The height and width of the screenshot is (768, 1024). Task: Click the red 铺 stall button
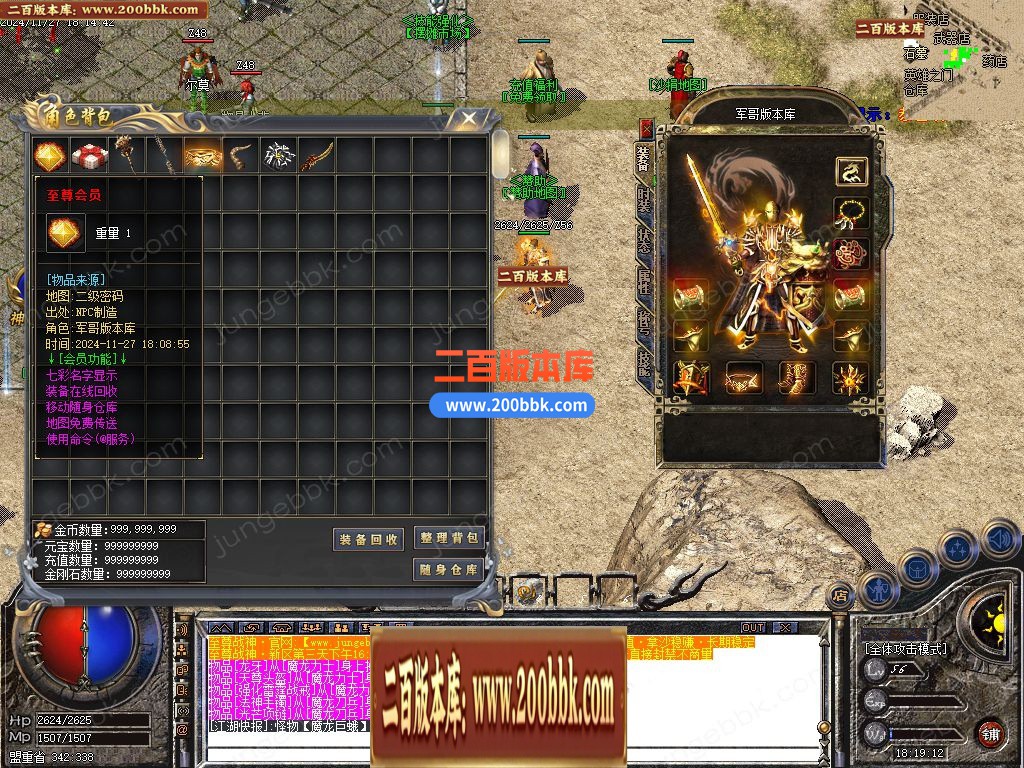click(x=990, y=733)
